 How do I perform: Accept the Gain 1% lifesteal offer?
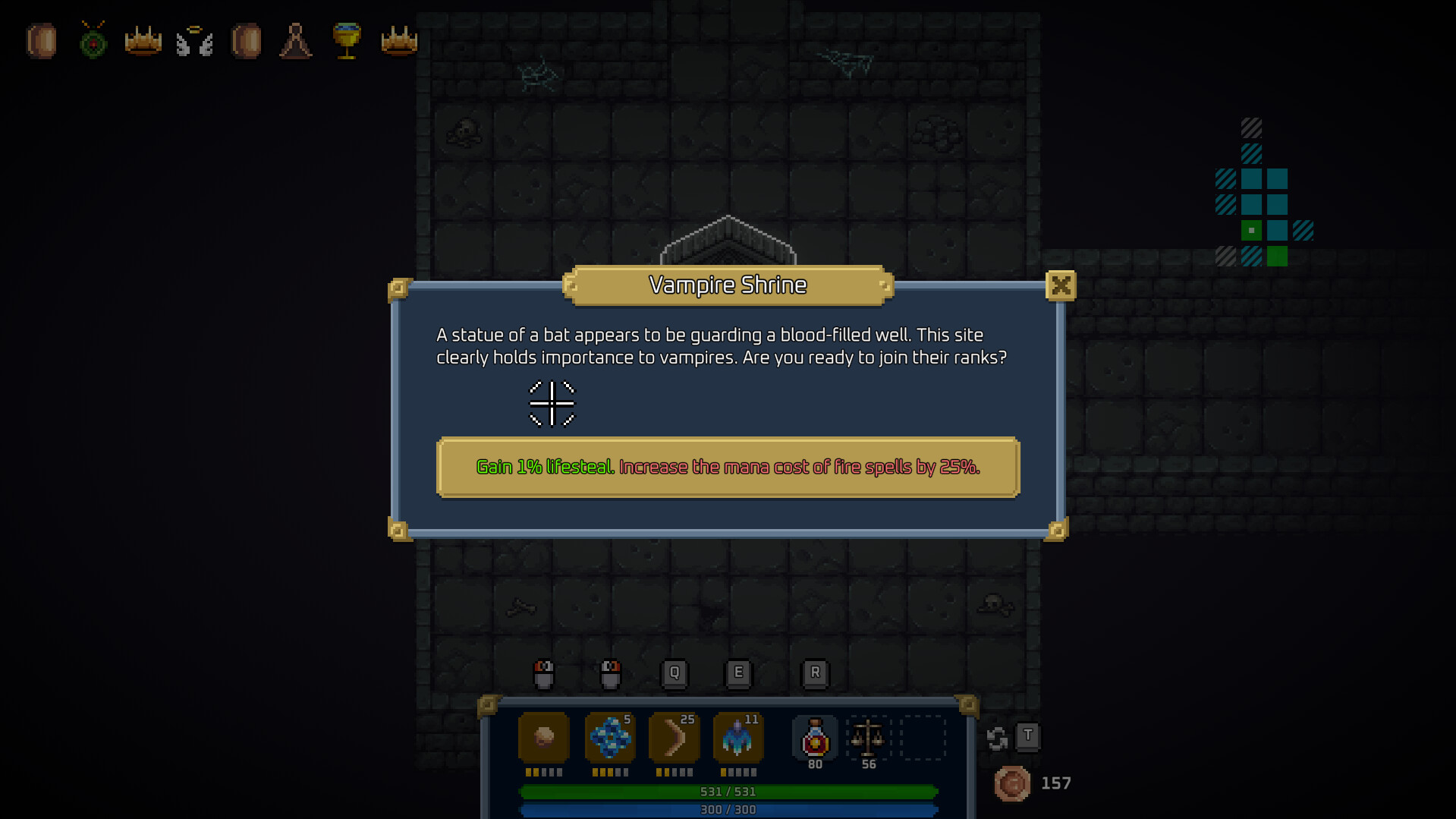[728, 468]
